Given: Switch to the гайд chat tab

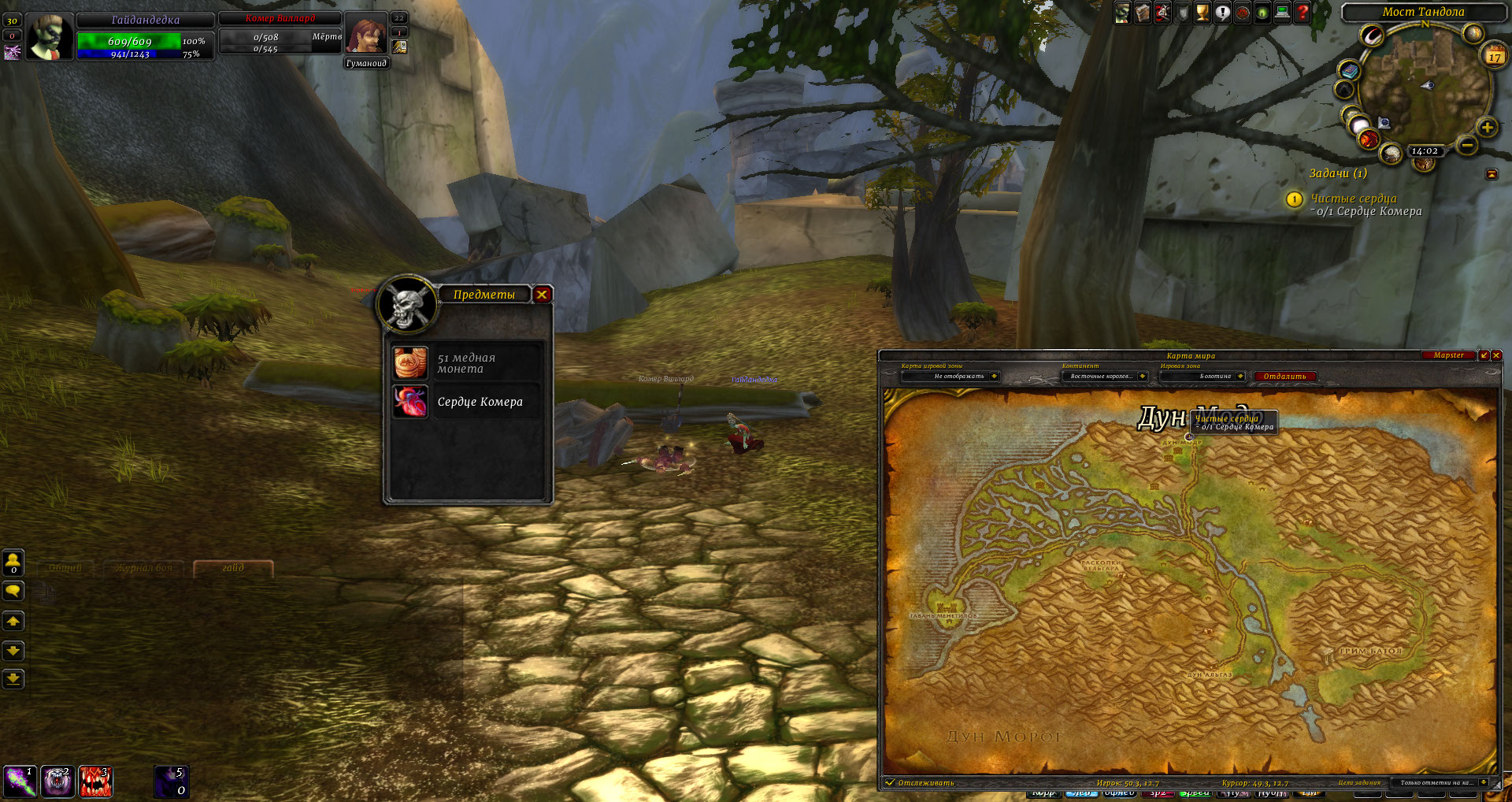Looking at the screenshot, I should pos(233,568).
